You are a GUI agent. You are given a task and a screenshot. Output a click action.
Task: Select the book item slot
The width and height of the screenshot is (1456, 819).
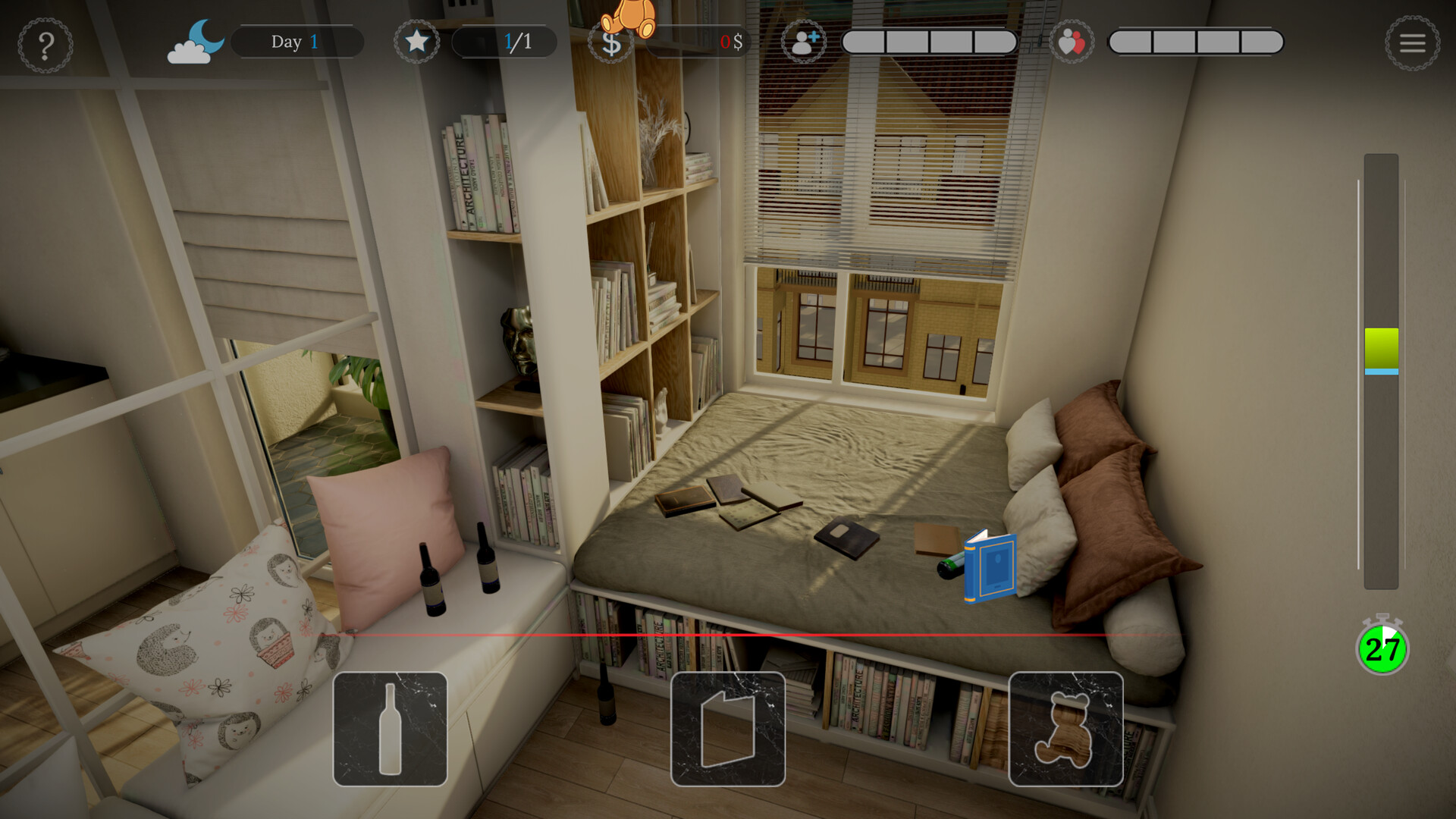click(x=728, y=729)
